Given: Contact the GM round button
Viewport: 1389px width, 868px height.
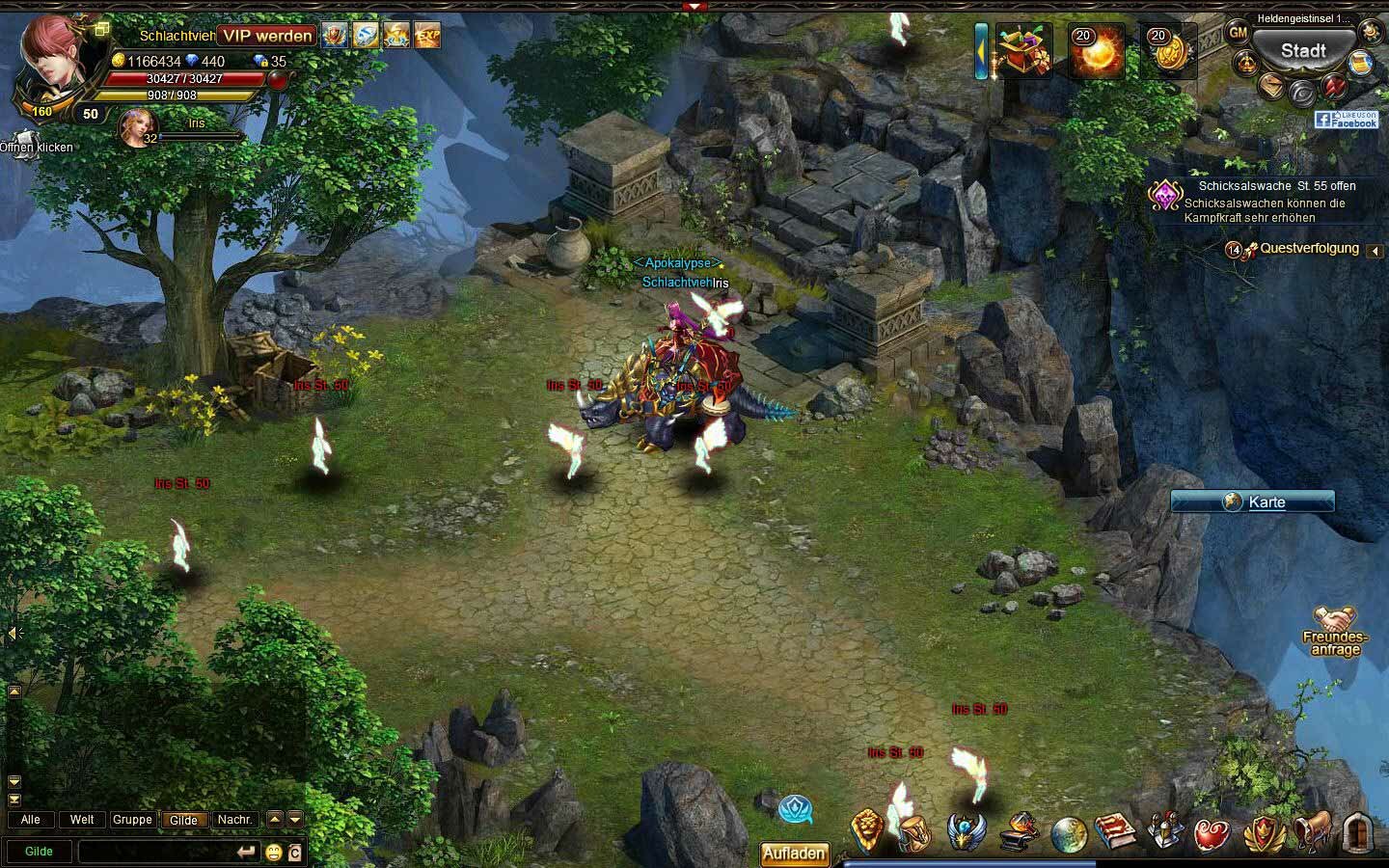Looking at the screenshot, I should 1238,32.
